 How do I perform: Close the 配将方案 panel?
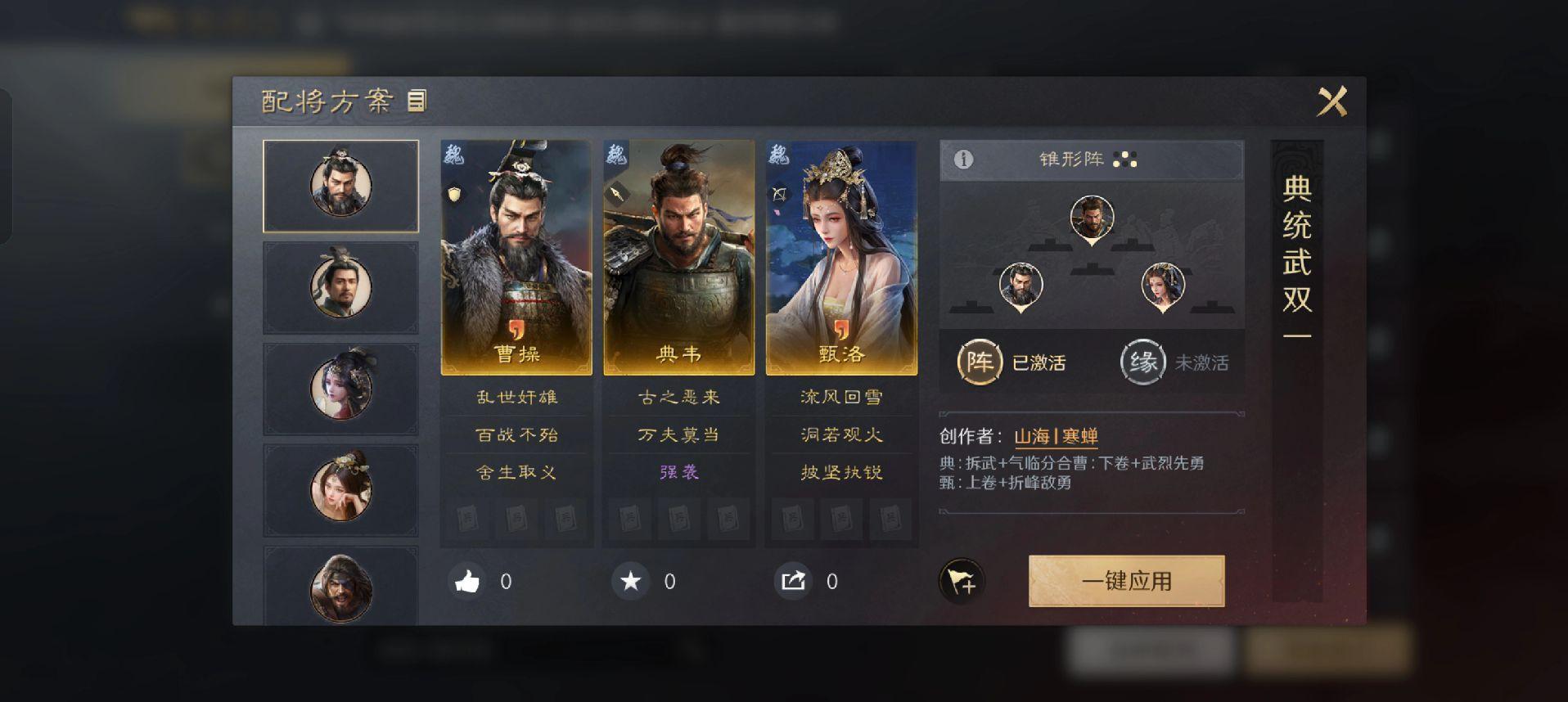1331,102
